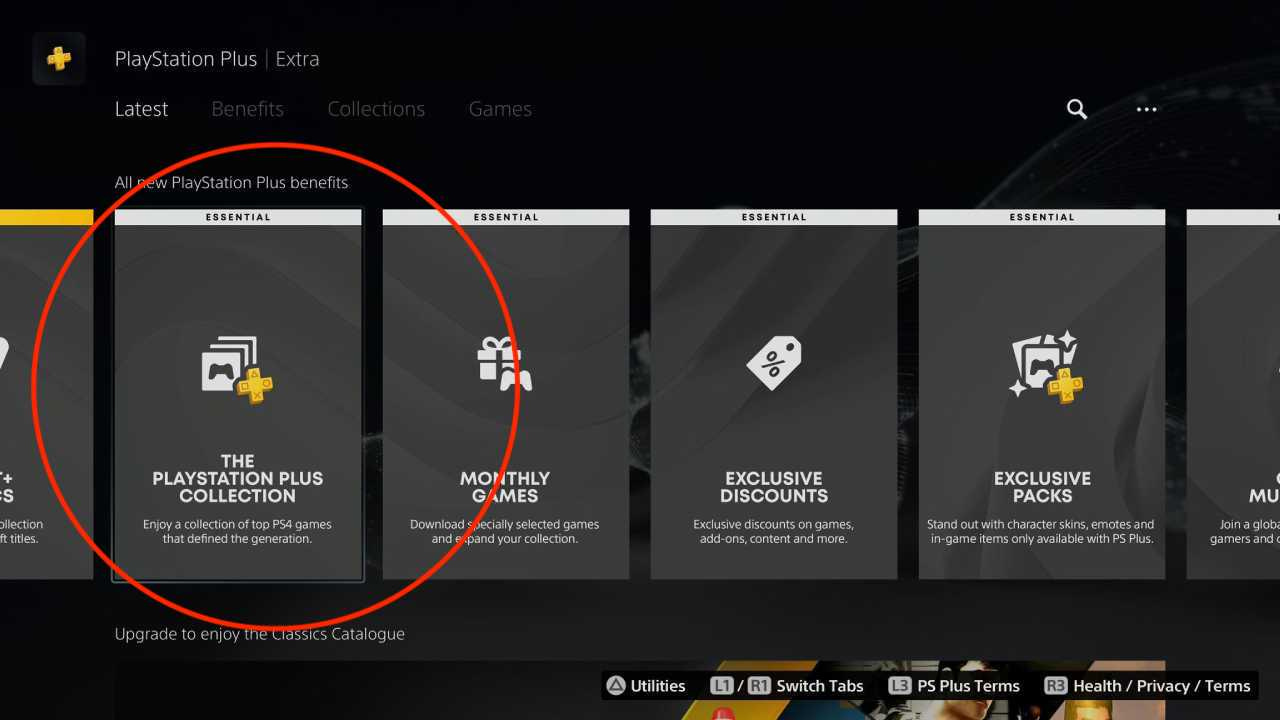Click the R3 badge next to Health / Privacy
This screenshot has width=1280, height=720.
[1056, 685]
